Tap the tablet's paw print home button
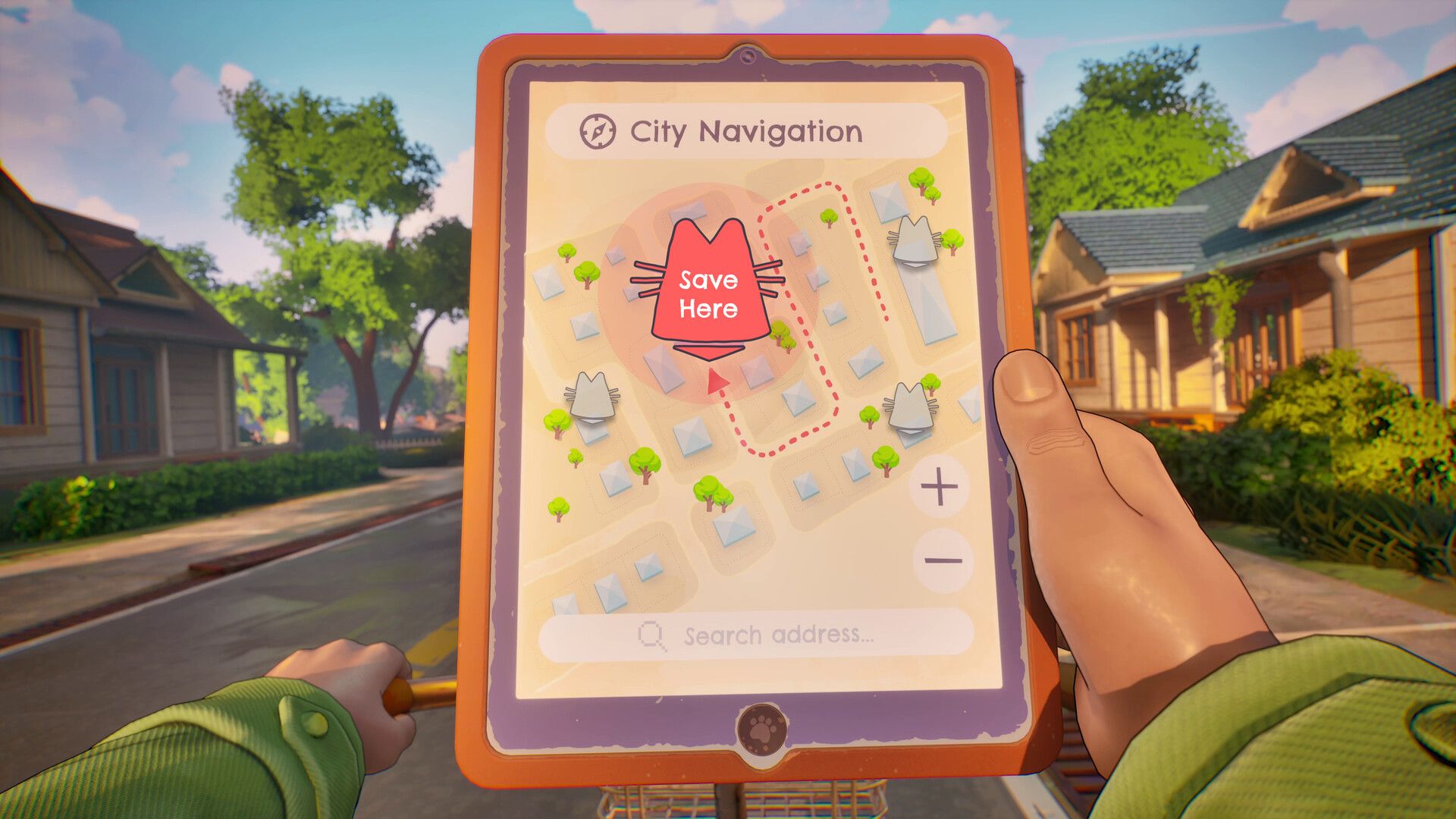The width and height of the screenshot is (1456, 819). tap(761, 730)
